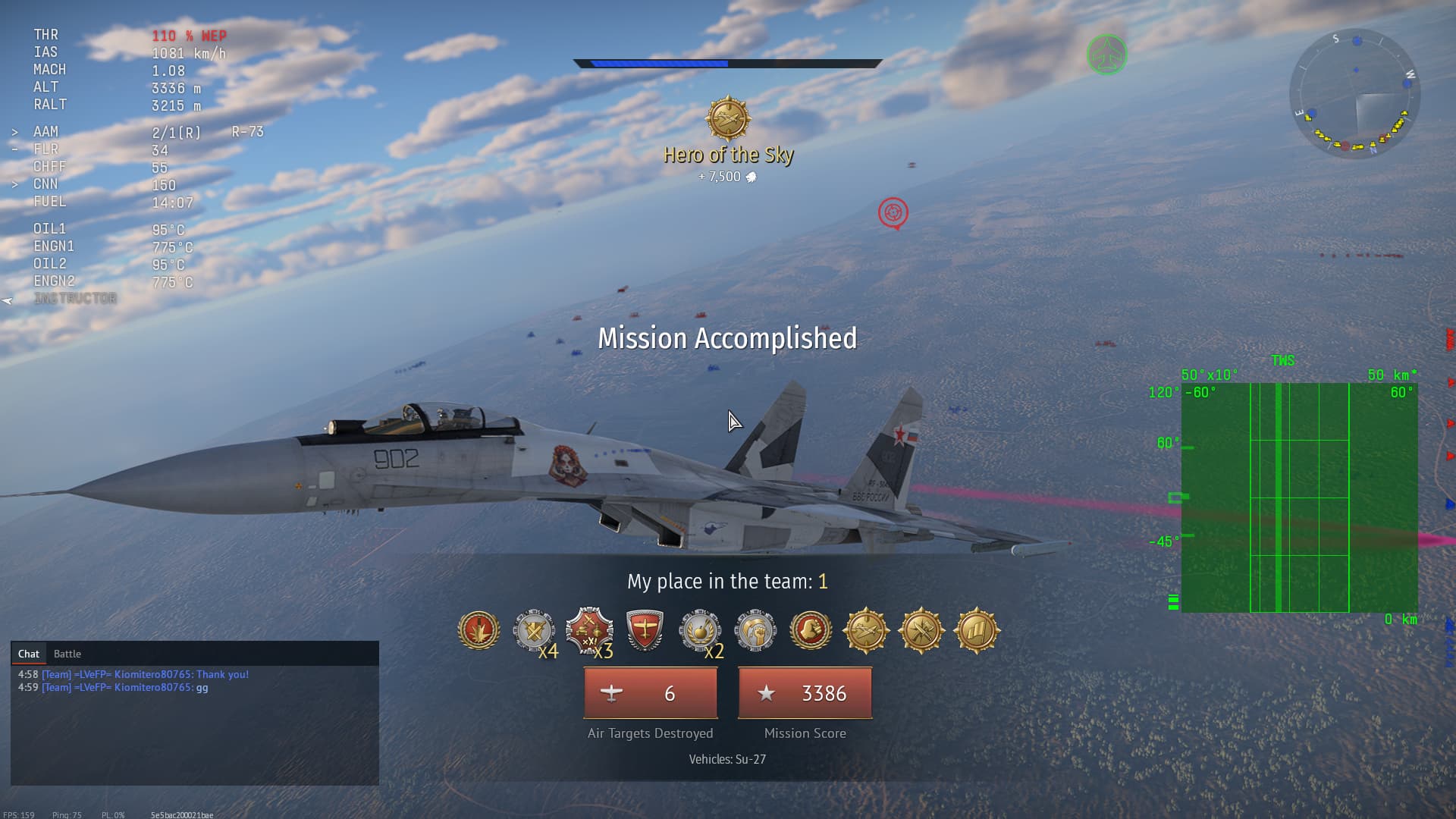Select the apple and laurel x2 medal
This screenshot has height=819, width=1456.
point(699,630)
